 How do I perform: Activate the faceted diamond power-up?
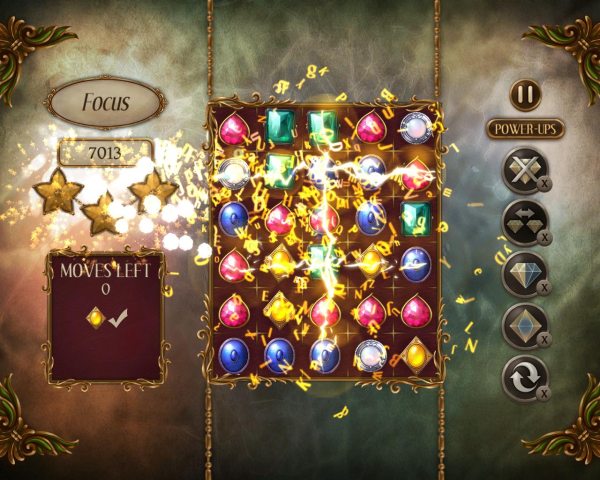pos(524,274)
